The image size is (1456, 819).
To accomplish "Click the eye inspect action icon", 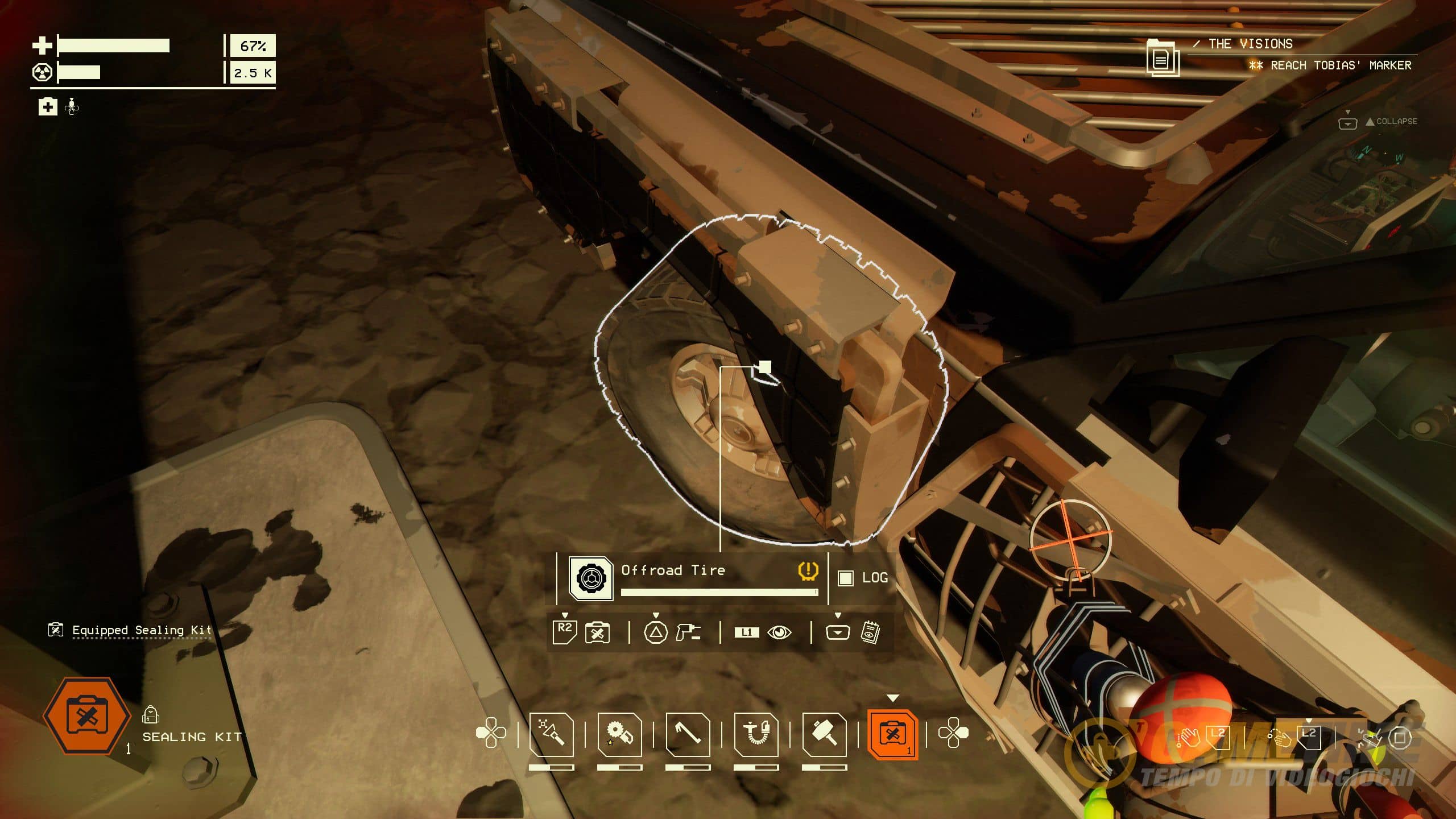I will [x=779, y=632].
